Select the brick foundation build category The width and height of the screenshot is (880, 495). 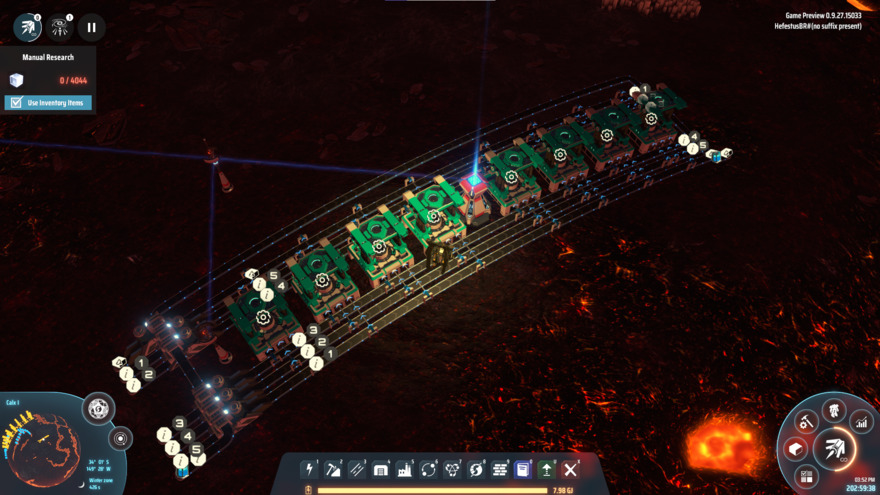tap(500, 469)
